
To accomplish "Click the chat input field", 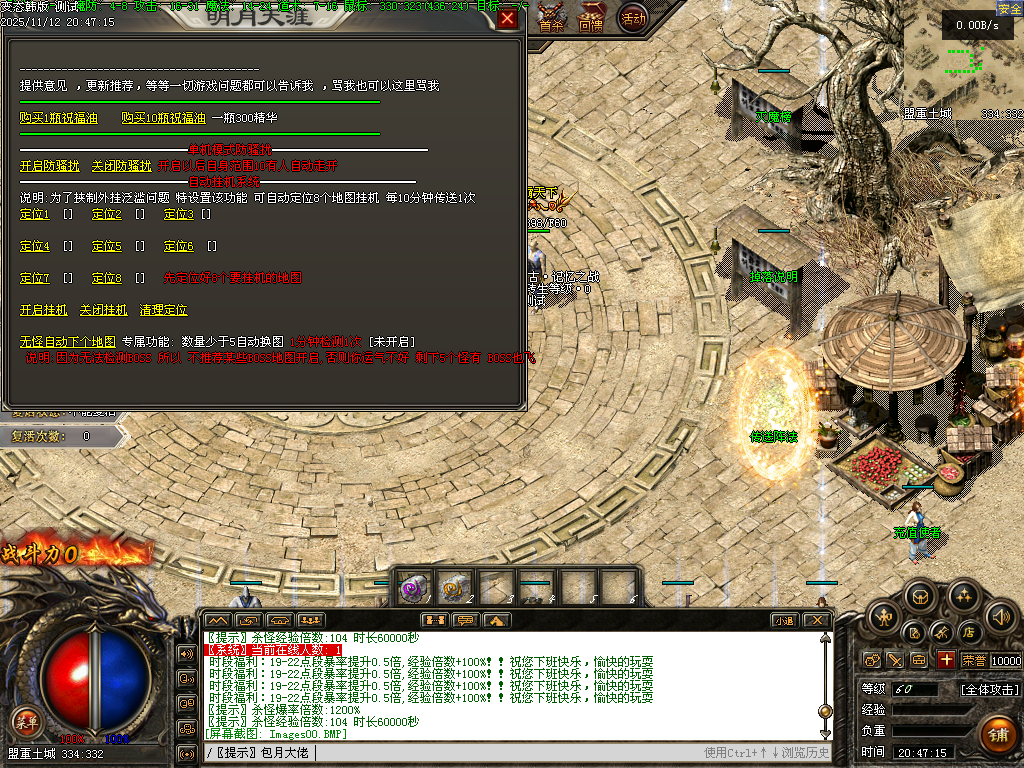I will [500, 752].
